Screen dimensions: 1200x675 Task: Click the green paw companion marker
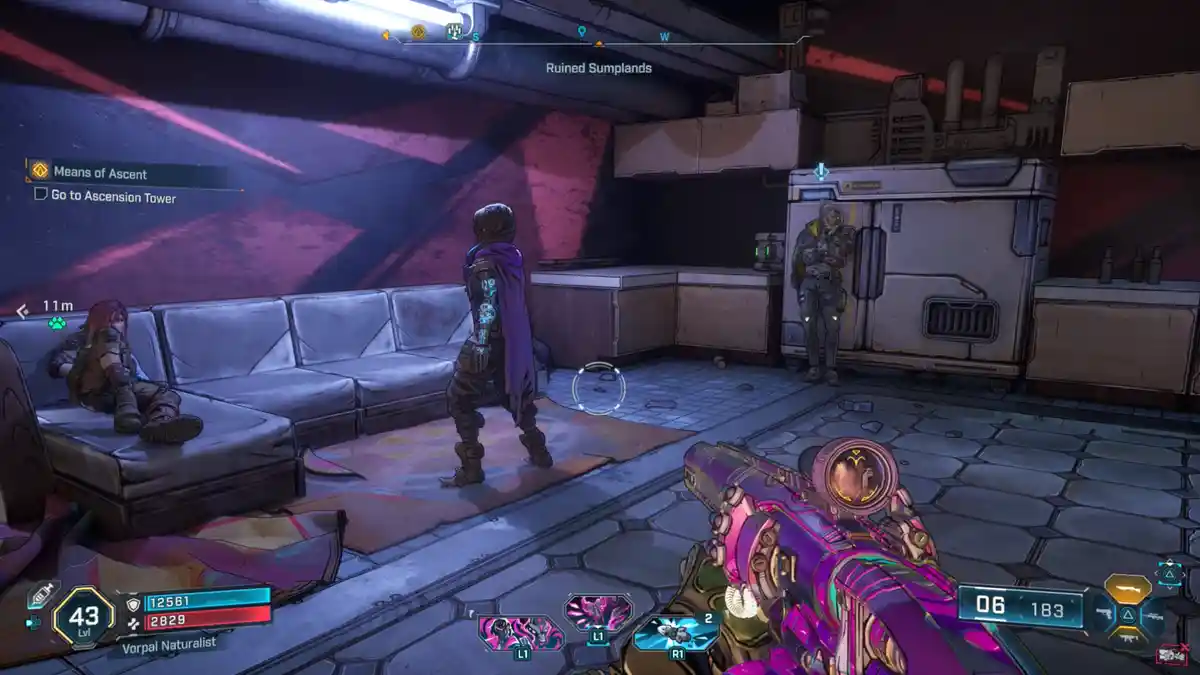coord(57,323)
